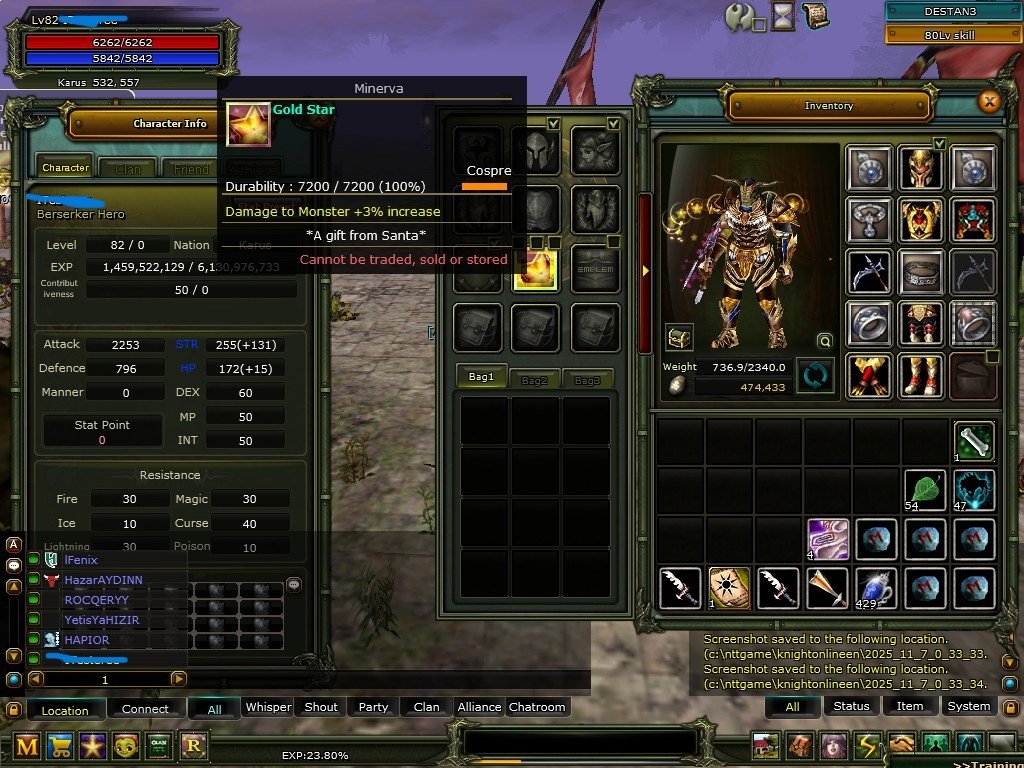This screenshot has width=1024, height=768.
Task: Open the System log tab
Action: click(x=968, y=706)
